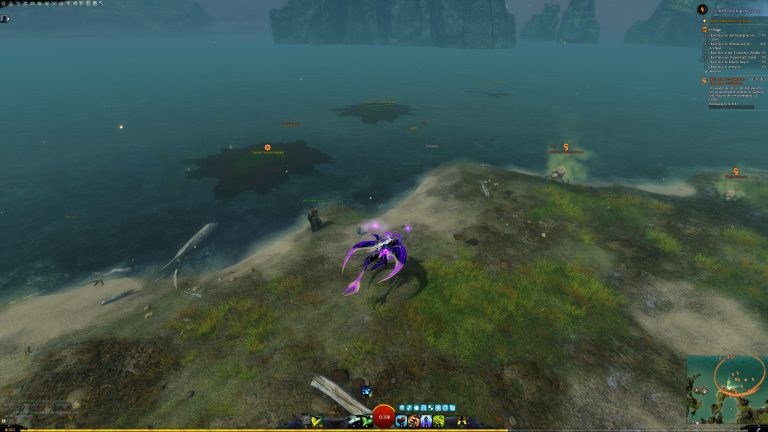Click the minimap in the corner
Image resolution: width=768 pixels, height=432 pixels.
[x=727, y=389]
